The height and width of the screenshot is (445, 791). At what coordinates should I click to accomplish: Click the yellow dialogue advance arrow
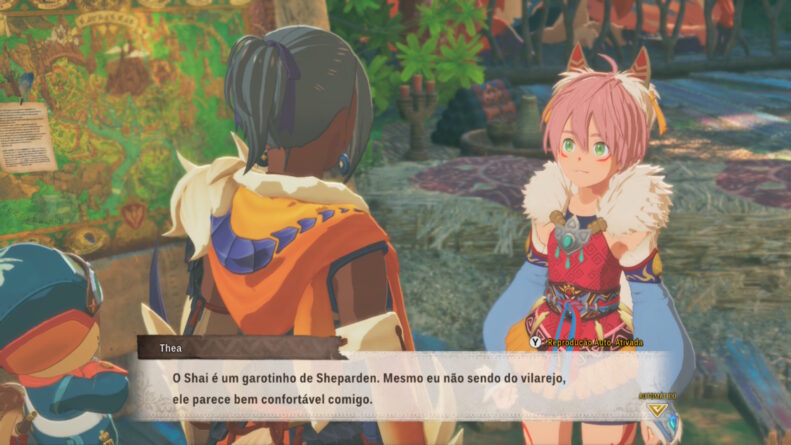(656, 408)
